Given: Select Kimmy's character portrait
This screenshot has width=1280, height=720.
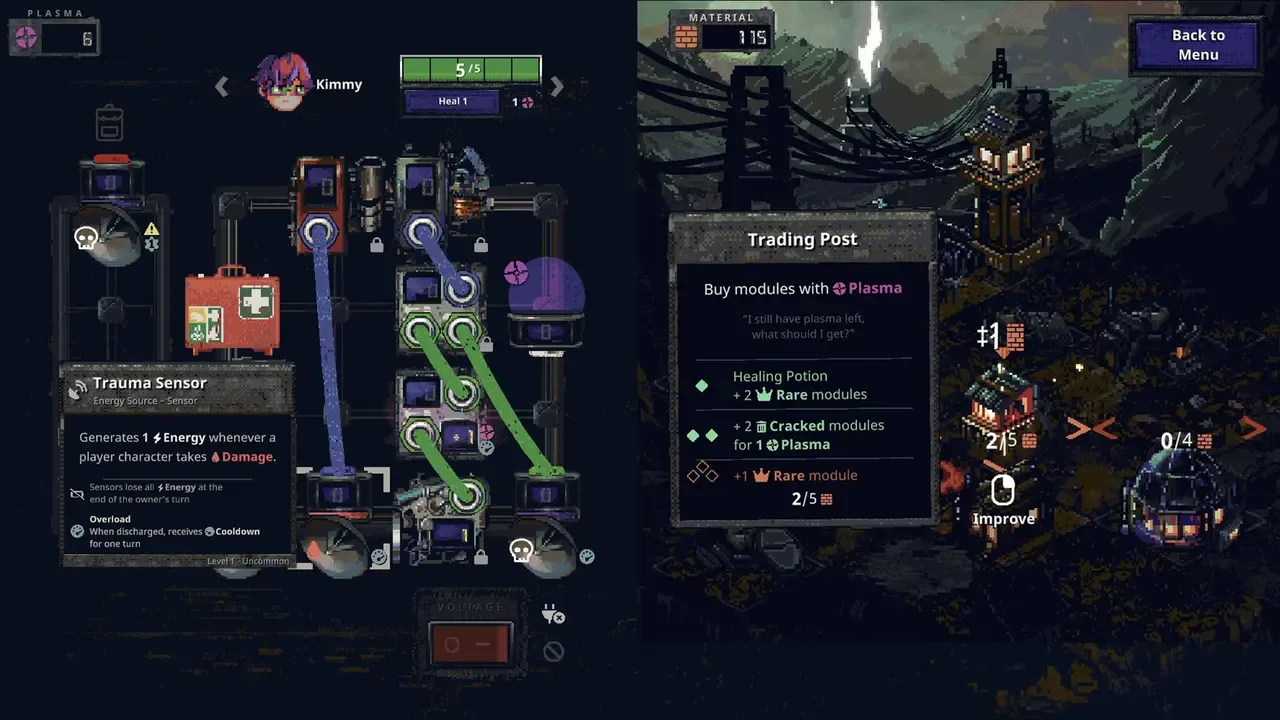Looking at the screenshot, I should click(281, 83).
